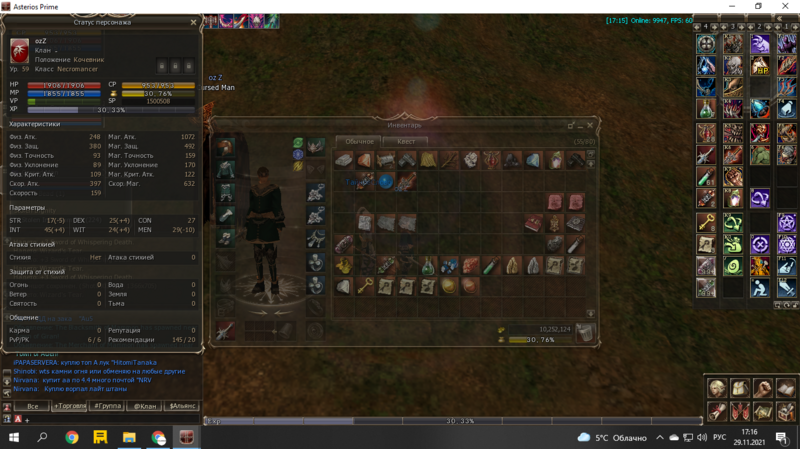Use the green potion hotbar slot
The image size is (800, 449).
tap(706, 108)
